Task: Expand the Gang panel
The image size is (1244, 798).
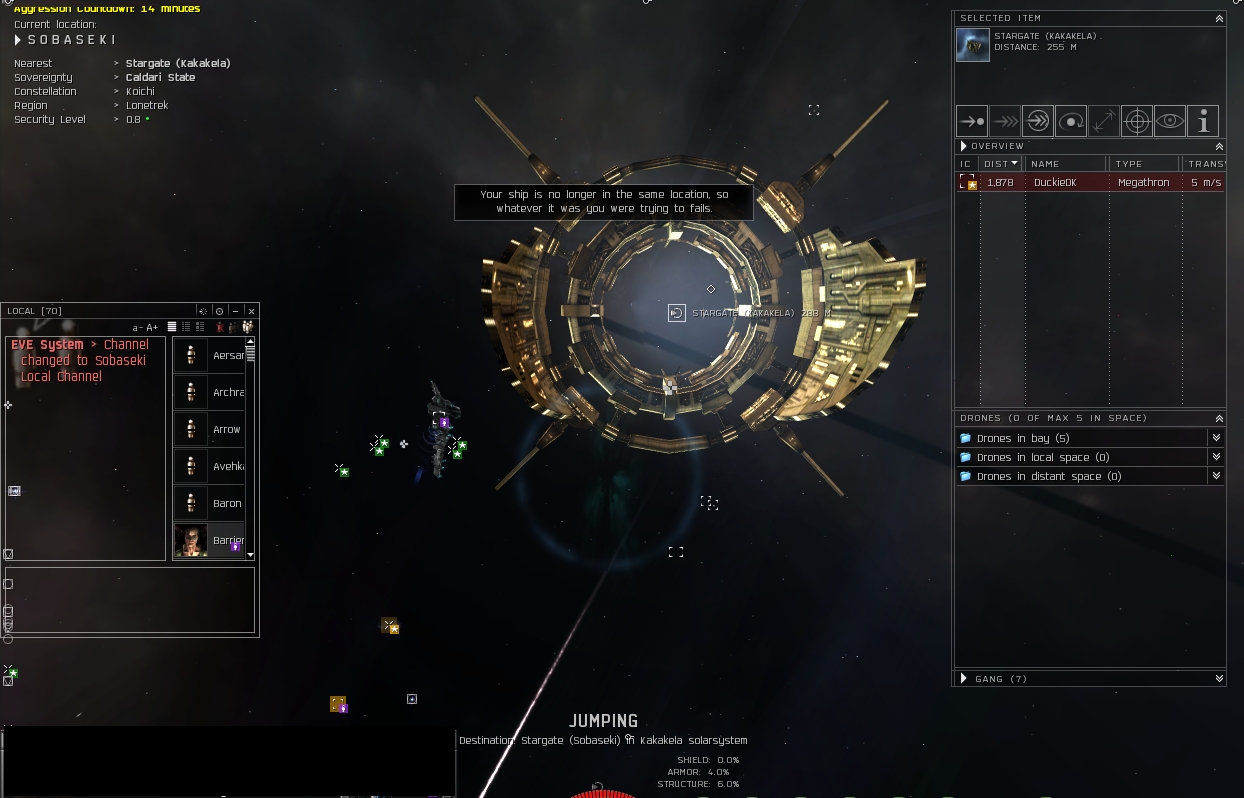Action: click(x=964, y=678)
